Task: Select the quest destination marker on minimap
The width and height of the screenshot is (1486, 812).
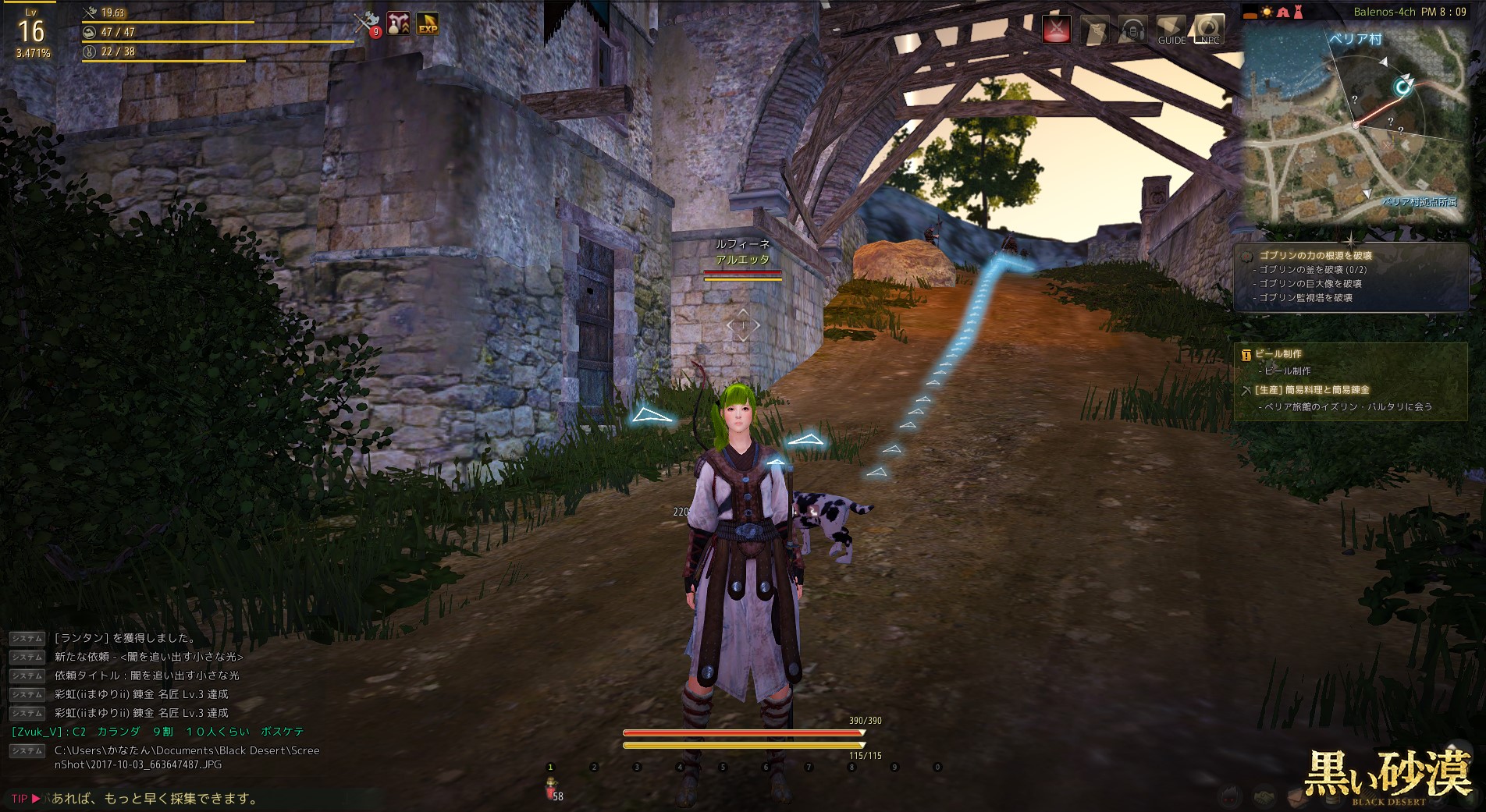Action: coord(1403,86)
